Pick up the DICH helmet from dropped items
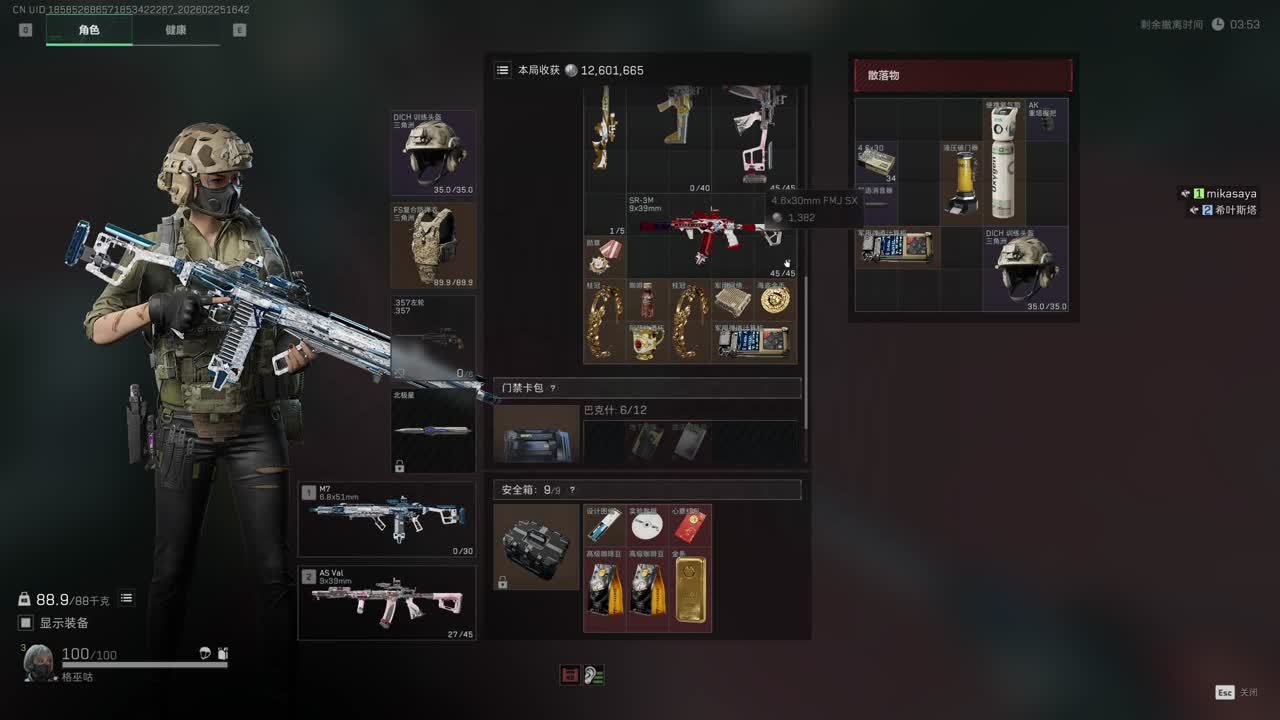The height and width of the screenshot is (720, 1280). coord(1025,269)
